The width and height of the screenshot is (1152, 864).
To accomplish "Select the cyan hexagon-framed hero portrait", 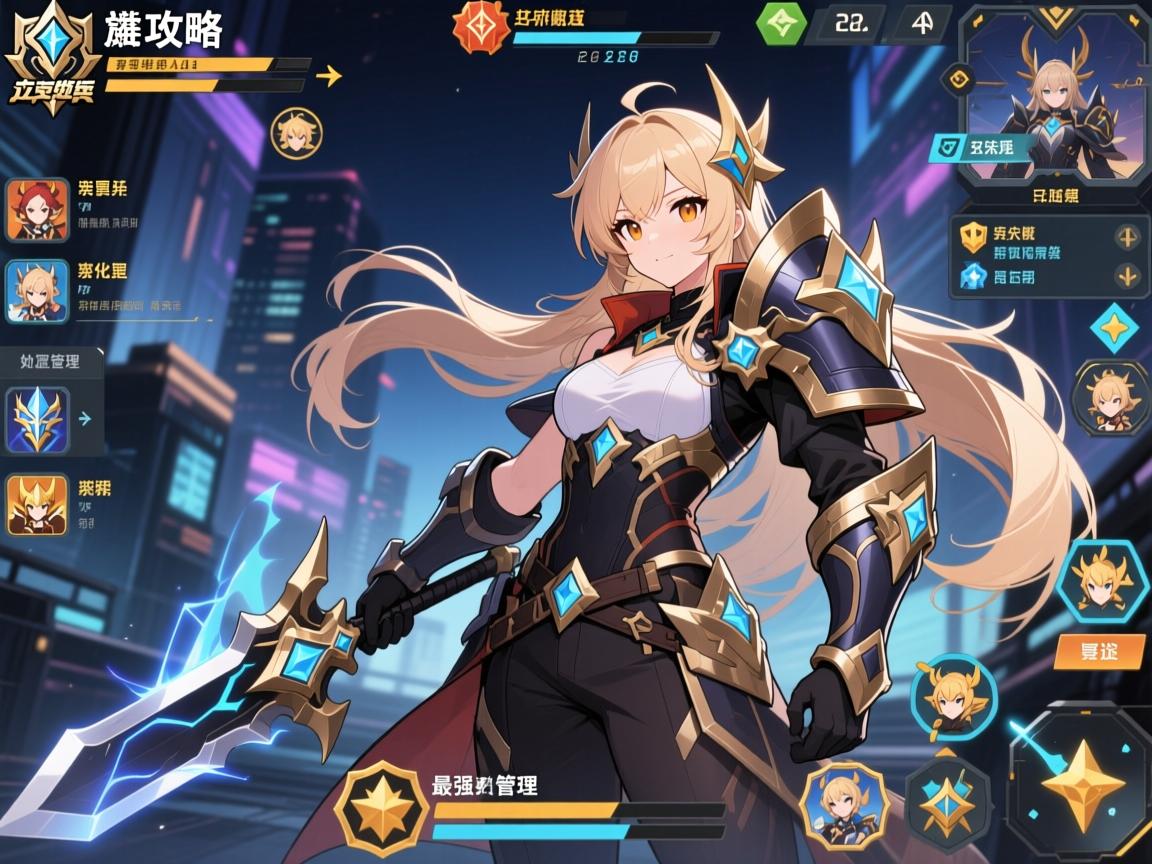I will tap(1101, 579).
